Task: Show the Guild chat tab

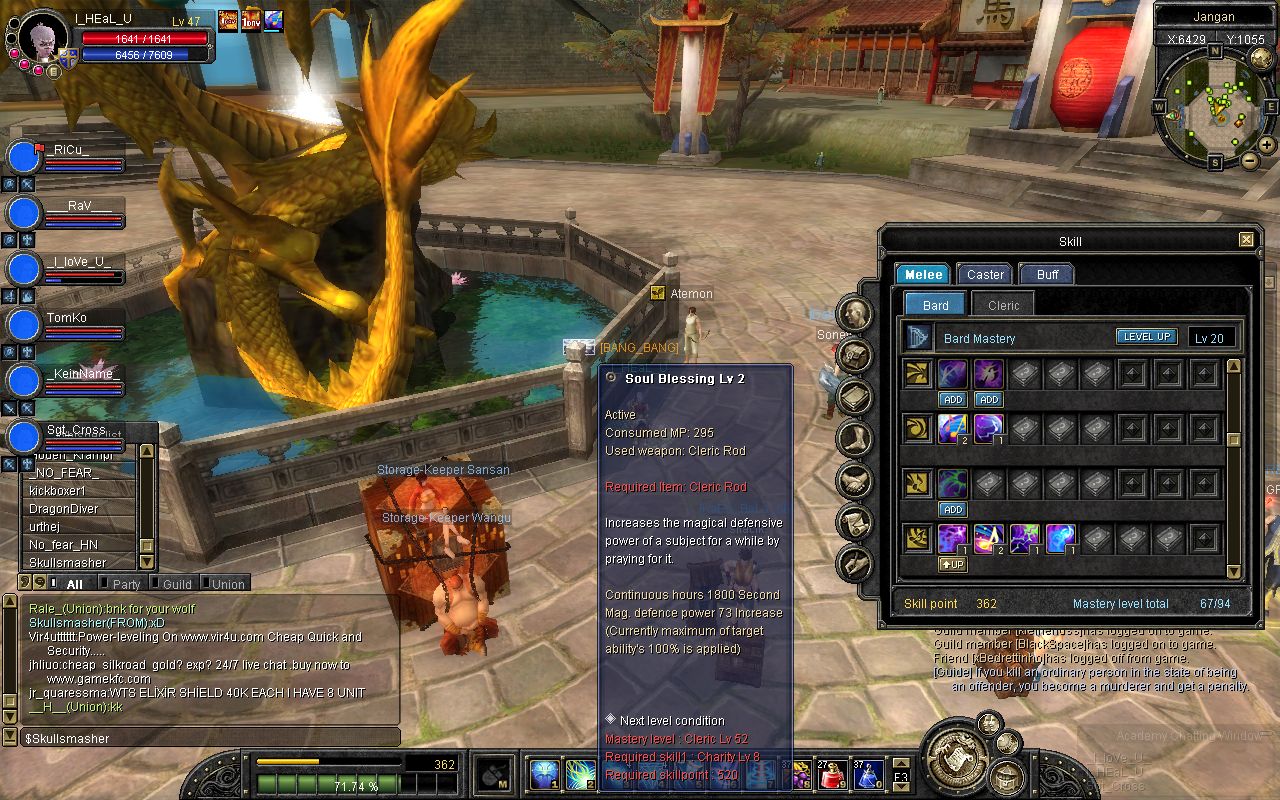Action: tap(176, 584)
